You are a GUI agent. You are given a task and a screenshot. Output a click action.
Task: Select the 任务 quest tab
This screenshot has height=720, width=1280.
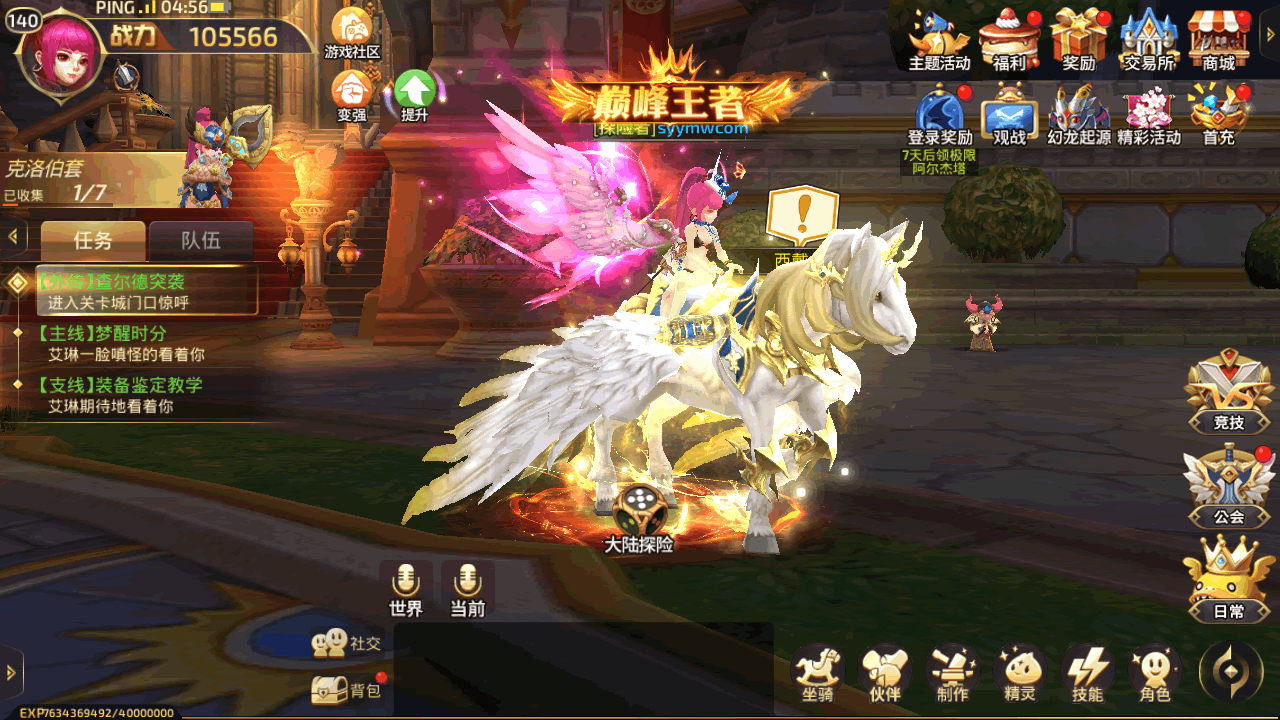pyautogui.click(x=93, y=241)
